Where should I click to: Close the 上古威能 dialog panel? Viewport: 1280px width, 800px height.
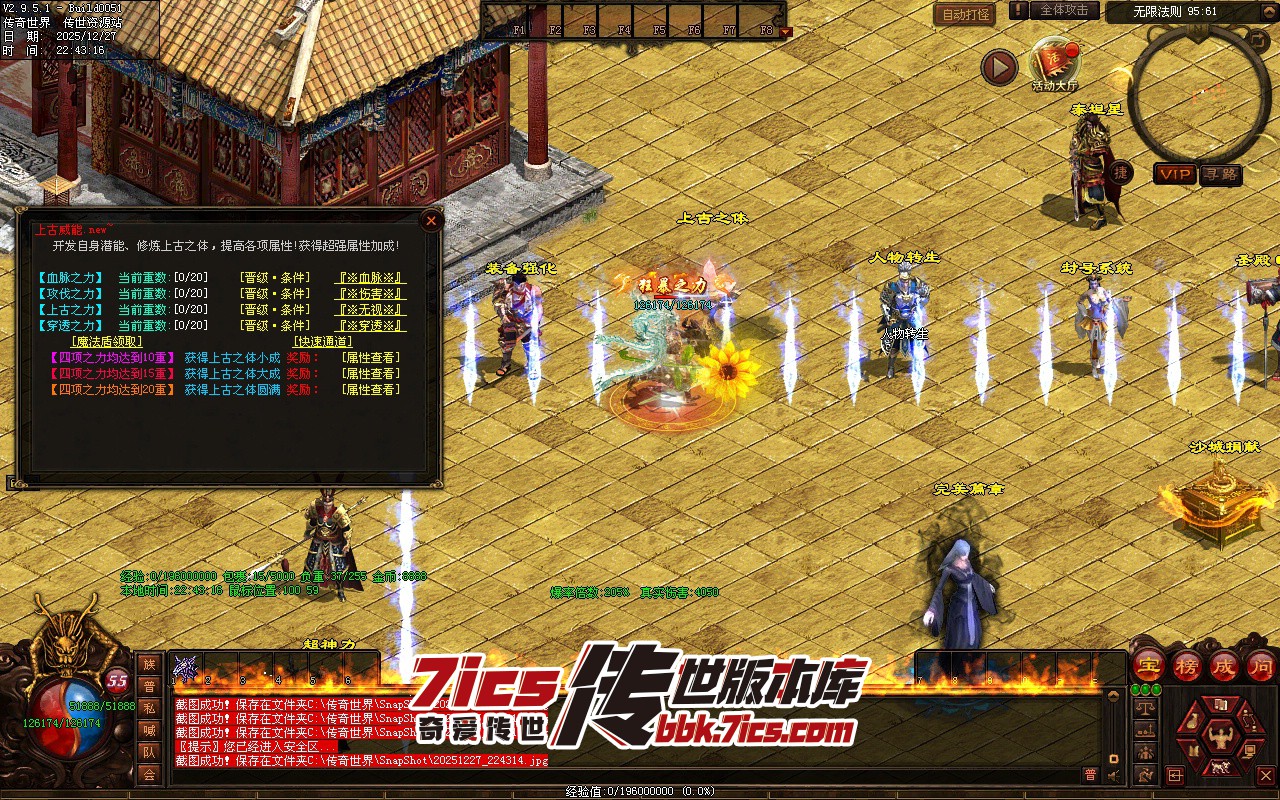coord(431,220)
